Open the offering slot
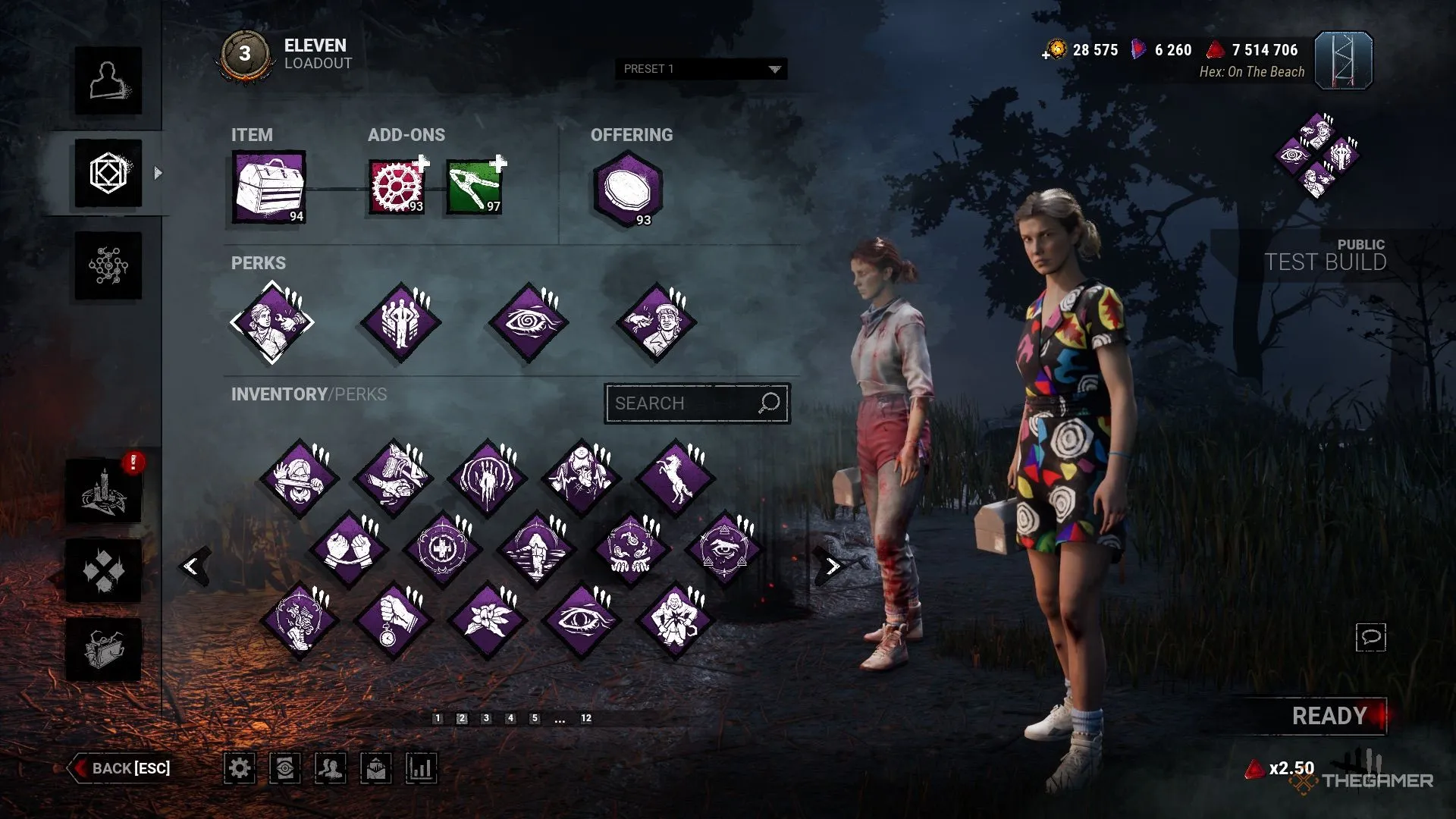The height and width of the screenshot is (819, 1456). (x=628, y=190)
